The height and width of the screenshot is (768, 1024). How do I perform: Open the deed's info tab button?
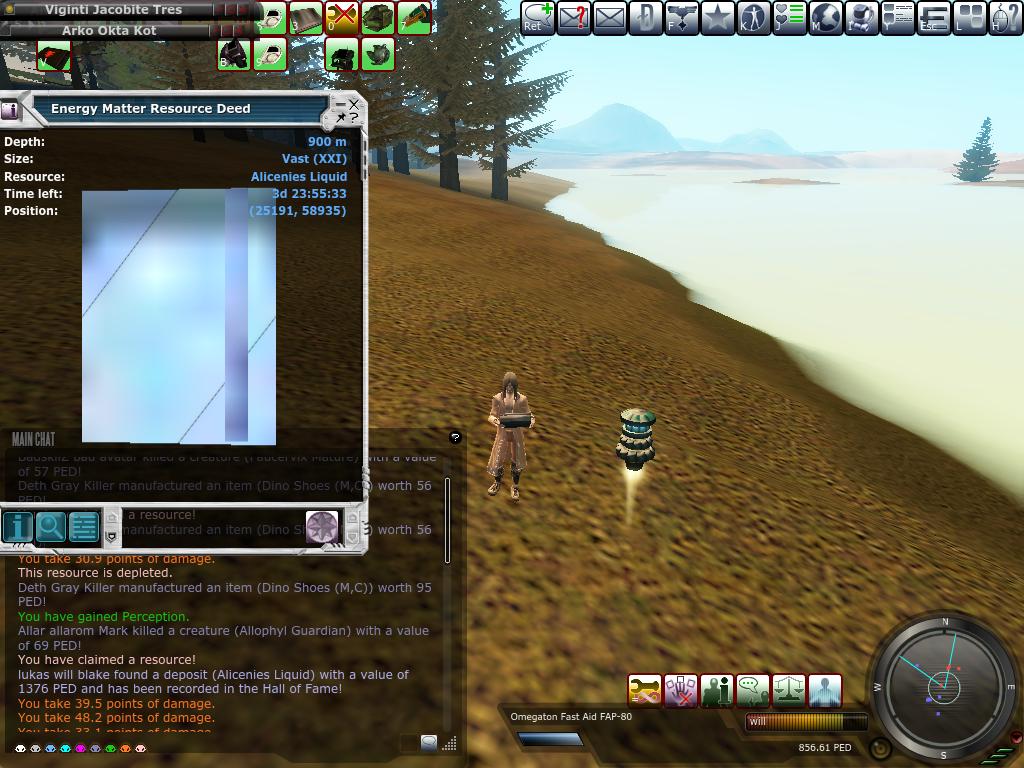[x=17, y=526]
